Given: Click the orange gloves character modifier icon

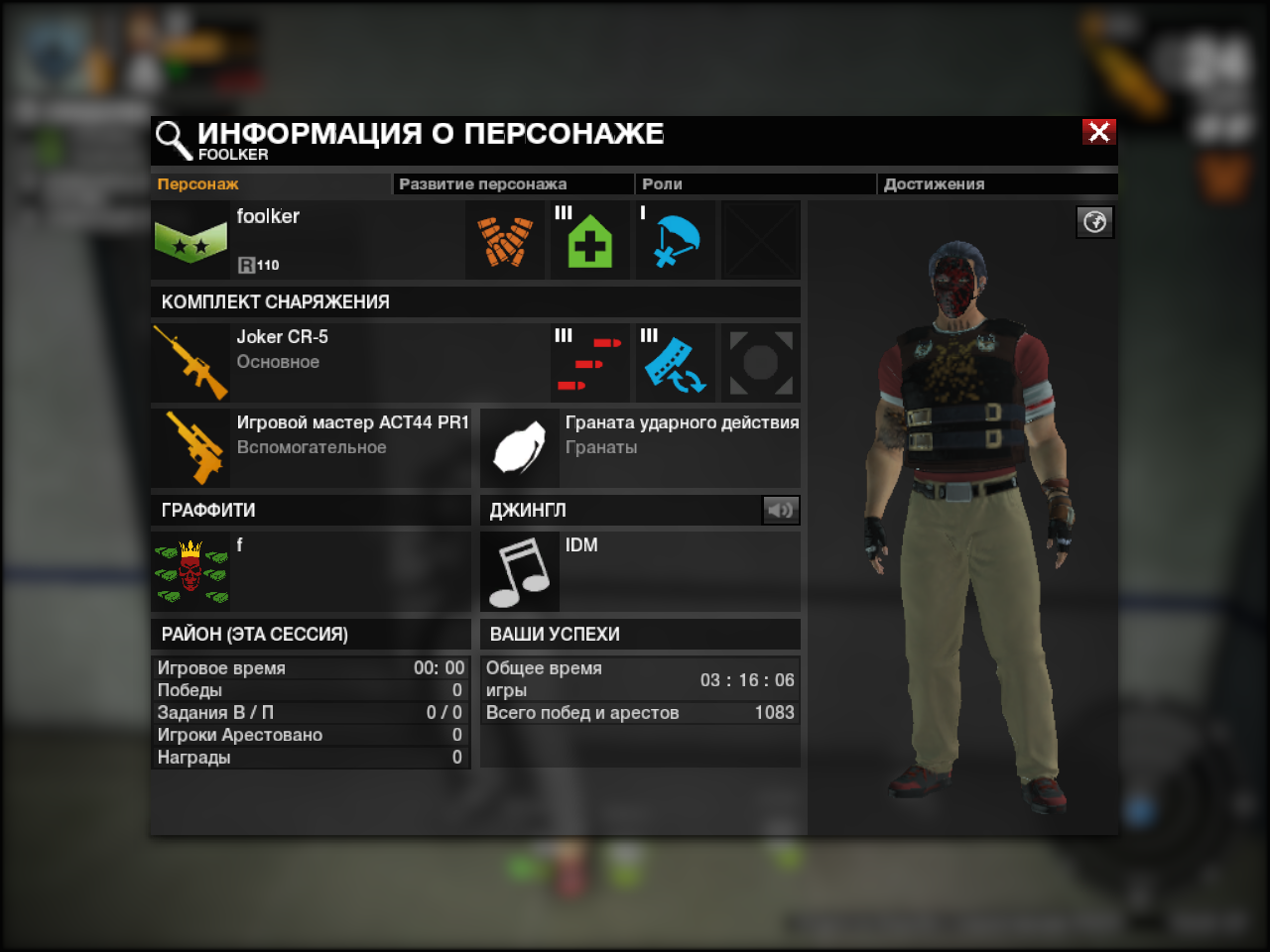Looking at the screenshot, I should click(x=505, y=241).
